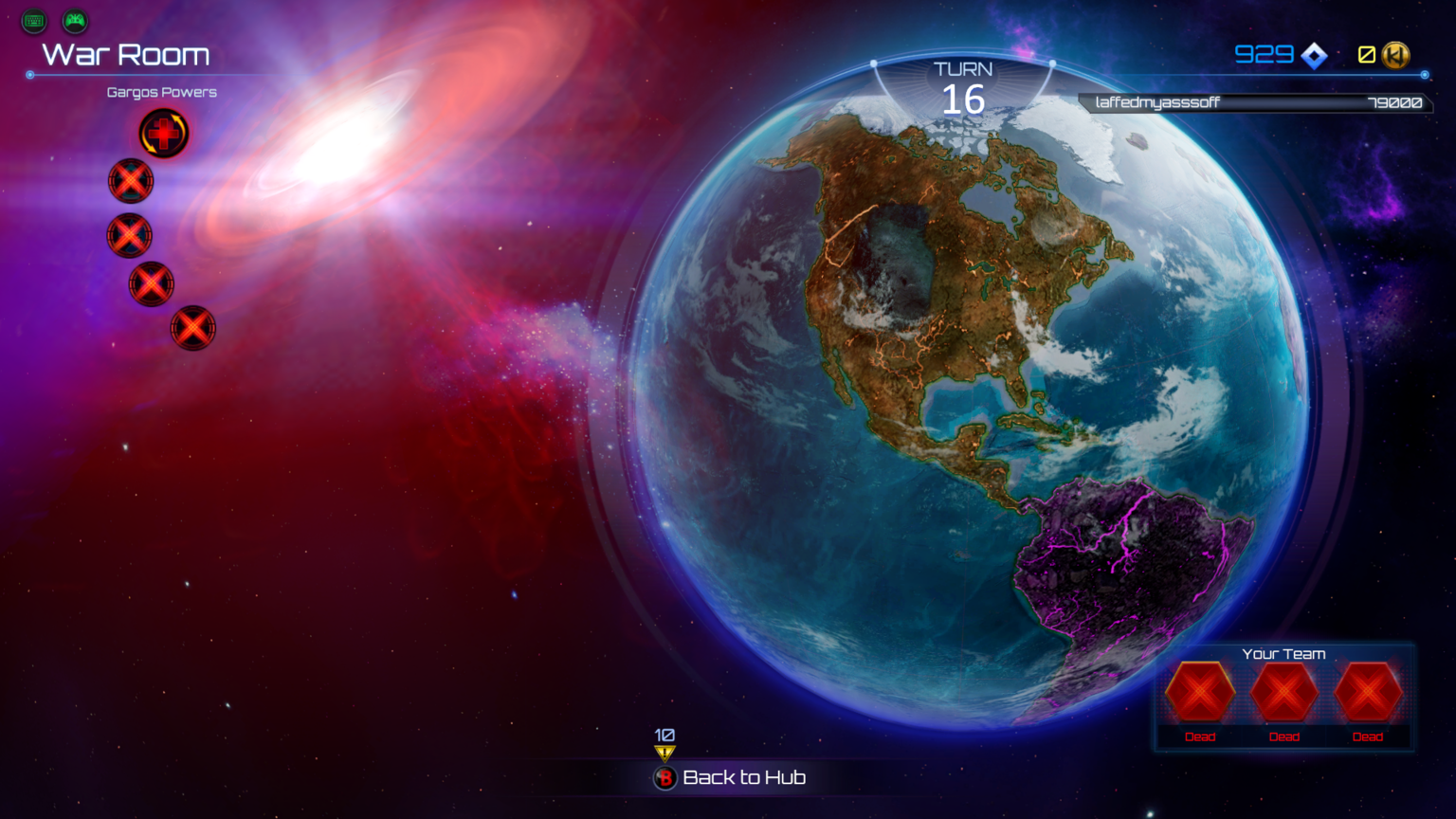
Task: Click the green gamepad input icon
Action: click(75, 20)
